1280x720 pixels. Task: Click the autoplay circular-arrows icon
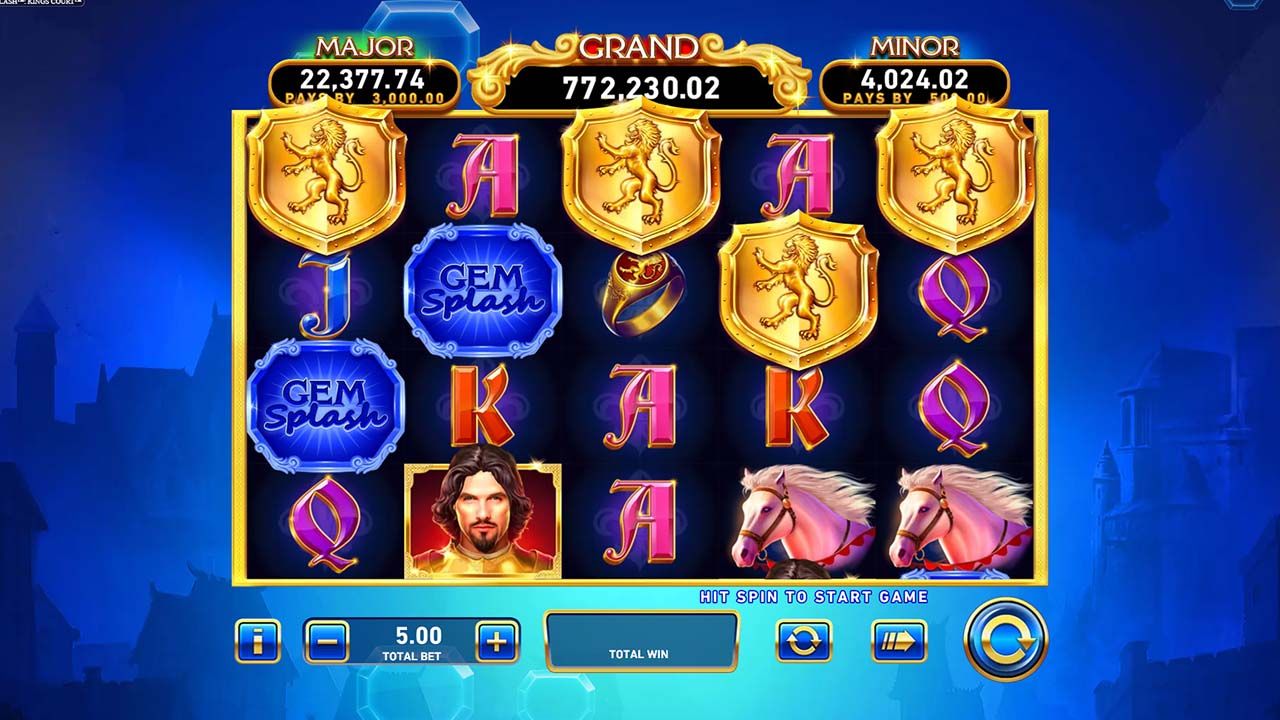(x=806, y=641)
